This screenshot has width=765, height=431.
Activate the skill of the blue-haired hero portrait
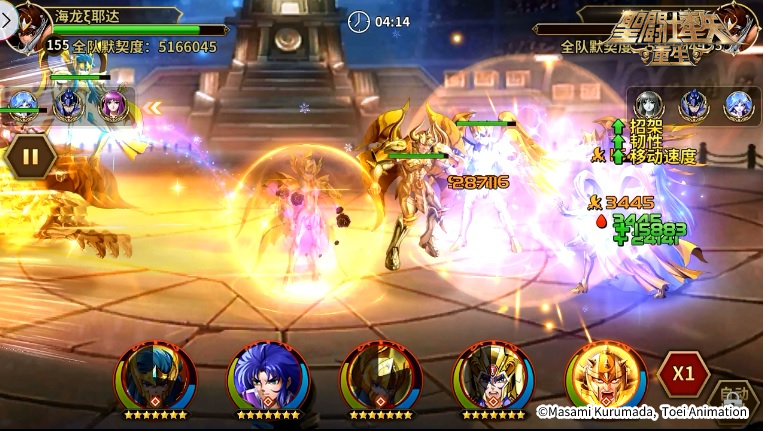(x=265, y=377)
